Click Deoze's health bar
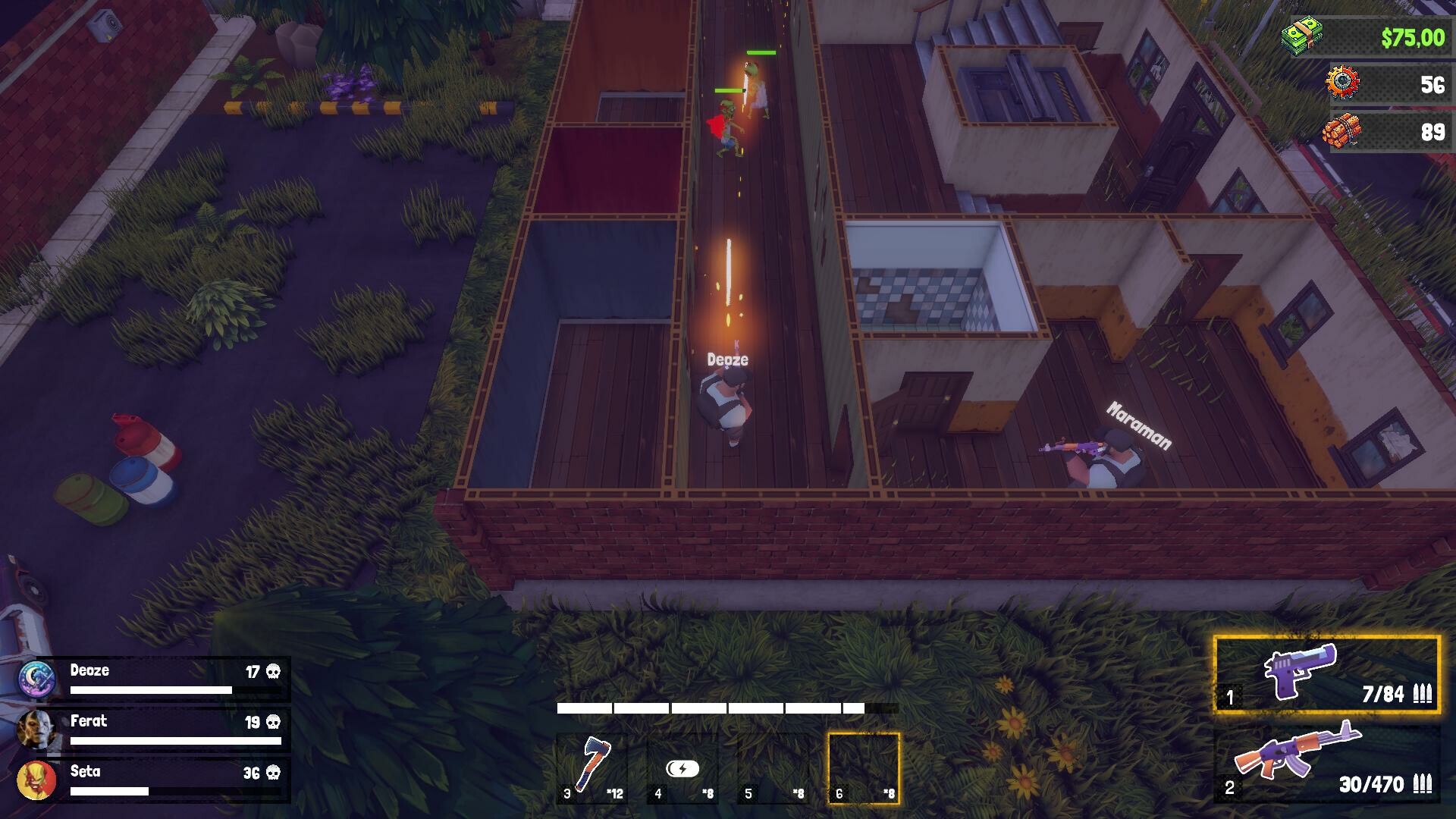Viewport: 1456px width, 819px height. pyautogui.click(x=152, y=689)
